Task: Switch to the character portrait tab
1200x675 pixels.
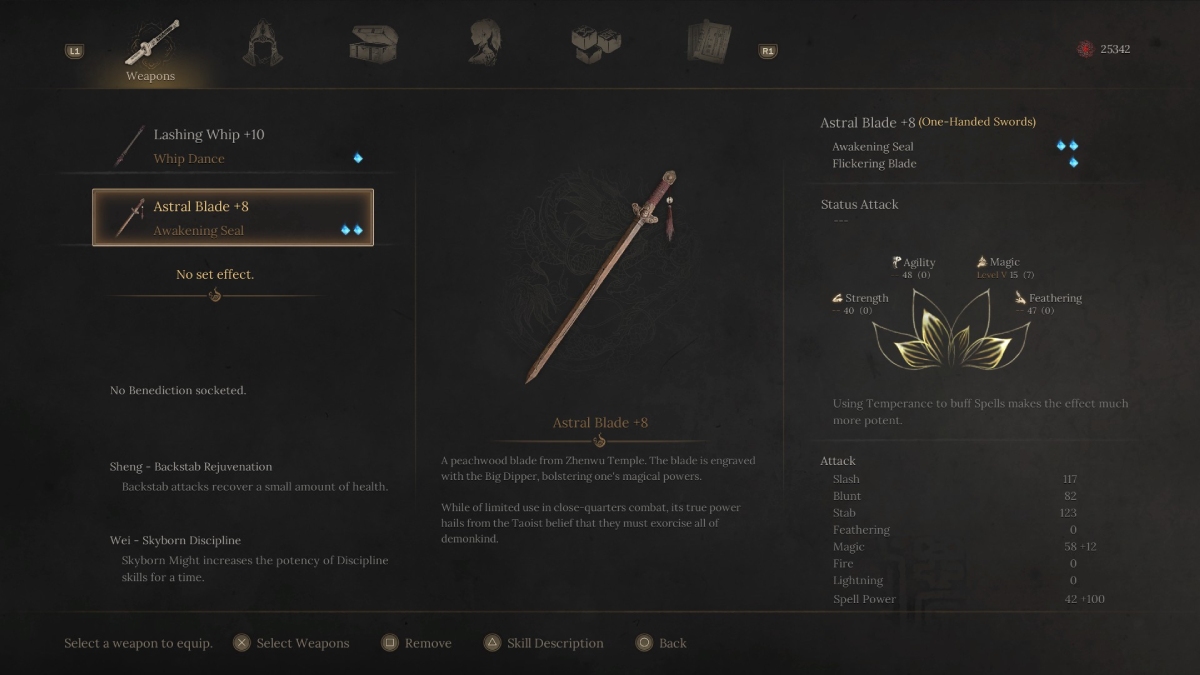Action: tap(485, 42)
